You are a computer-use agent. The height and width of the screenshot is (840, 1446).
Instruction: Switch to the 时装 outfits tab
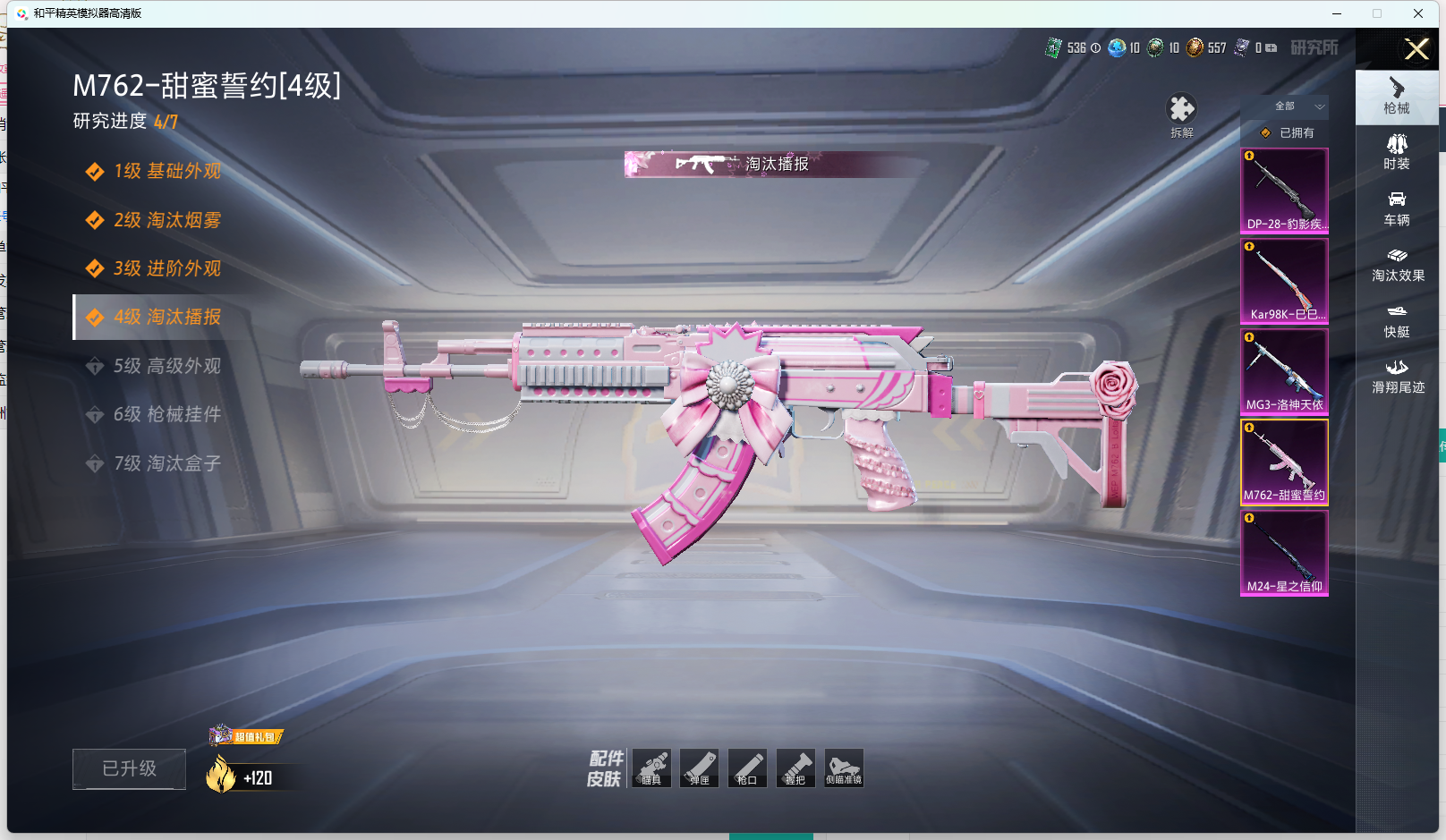pos(1397,152)
